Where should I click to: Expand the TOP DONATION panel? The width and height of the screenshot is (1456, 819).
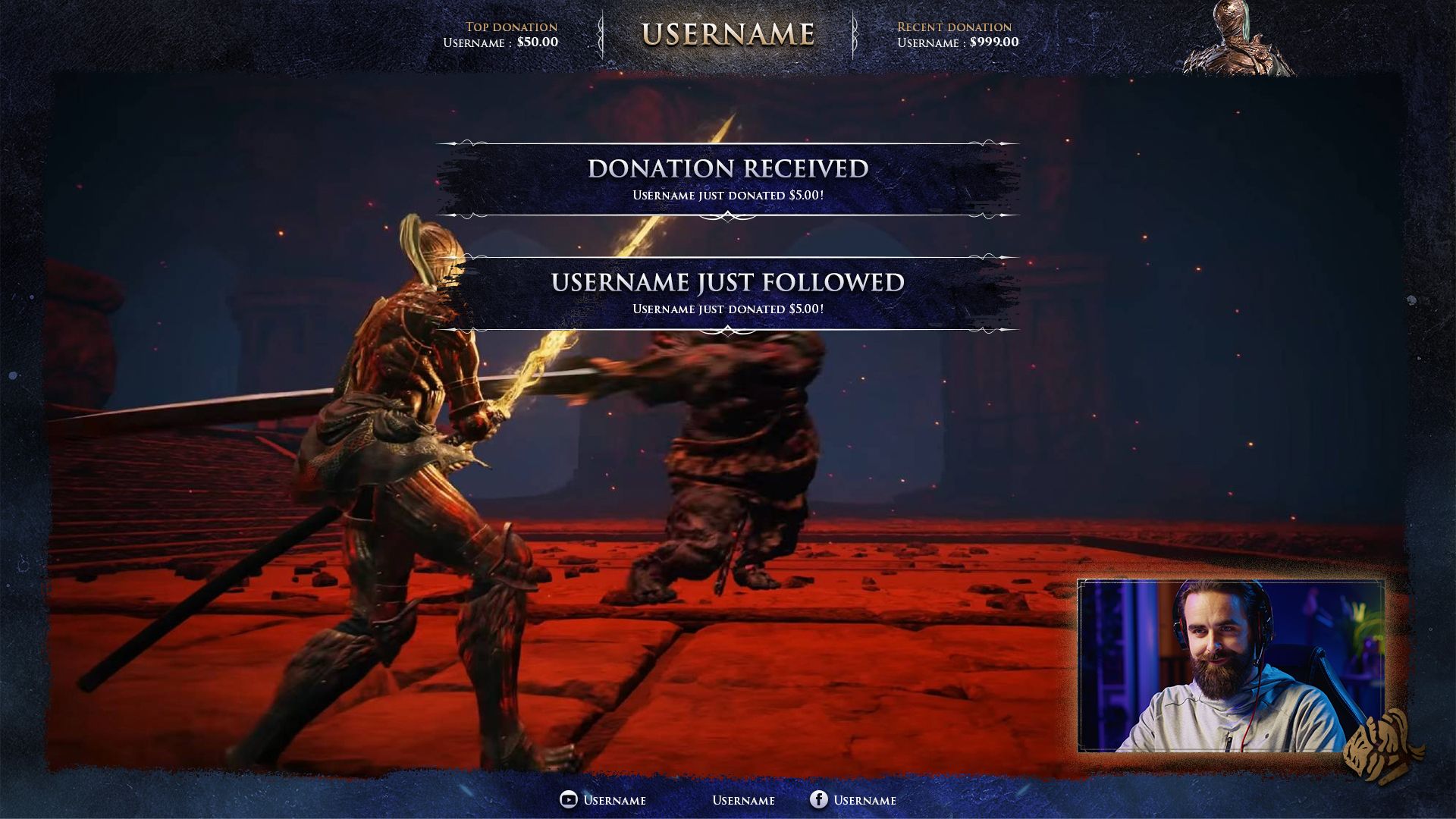(x=500, y=34)
